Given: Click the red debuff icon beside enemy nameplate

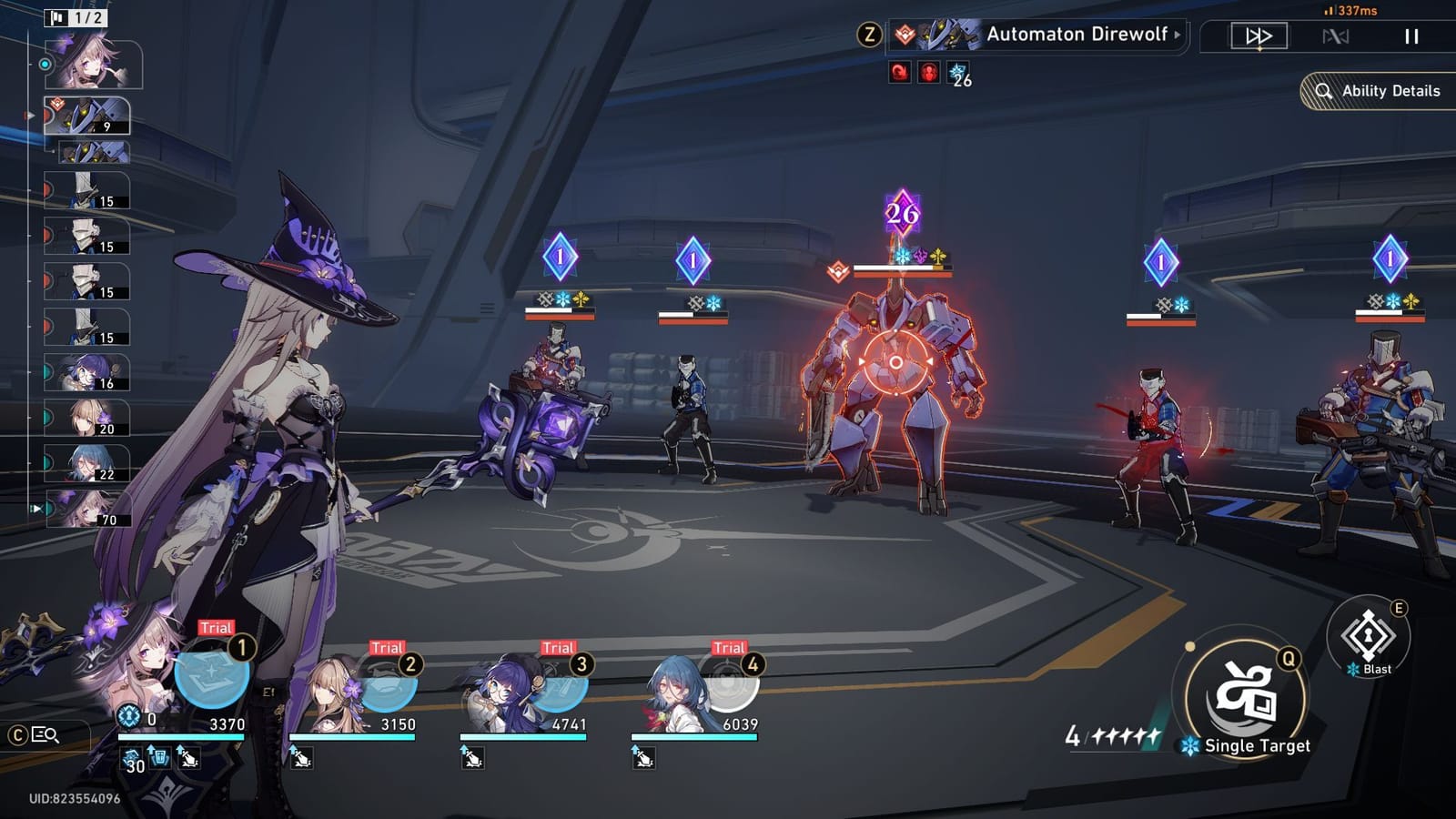Looking at the screenshot, I should point(899,72).
